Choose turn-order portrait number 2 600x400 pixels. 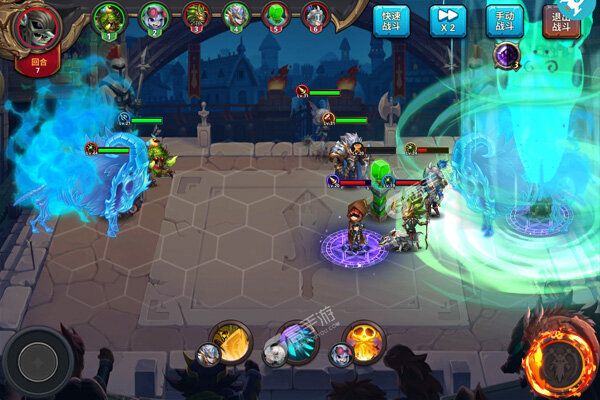(x=154, y=17)
